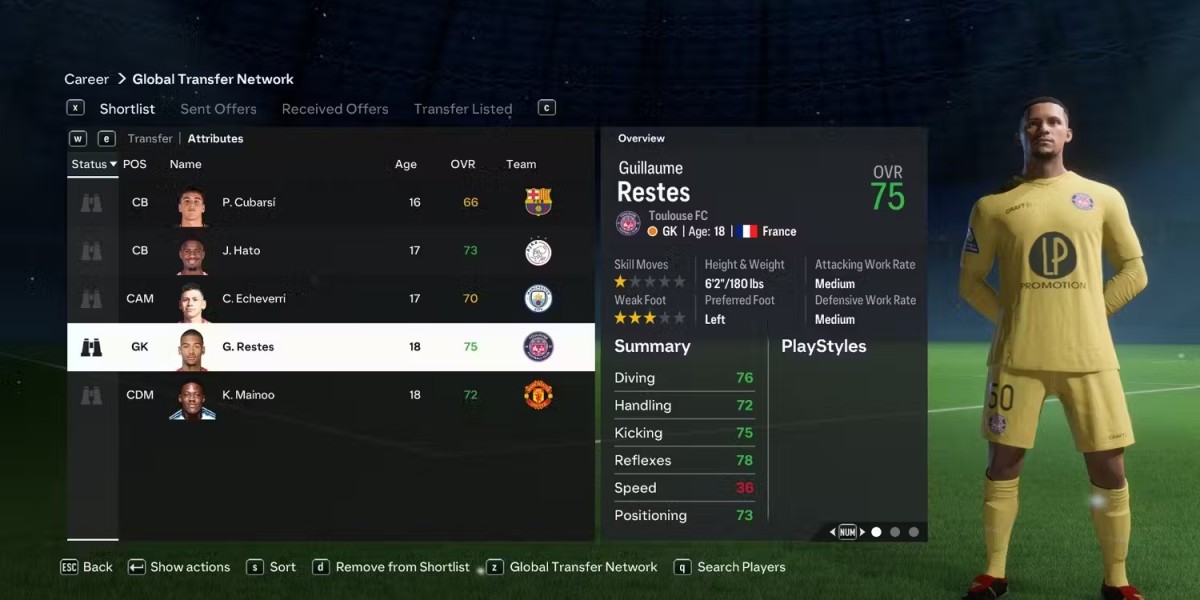
Task: Click the Back option
Action: point(97,567)
